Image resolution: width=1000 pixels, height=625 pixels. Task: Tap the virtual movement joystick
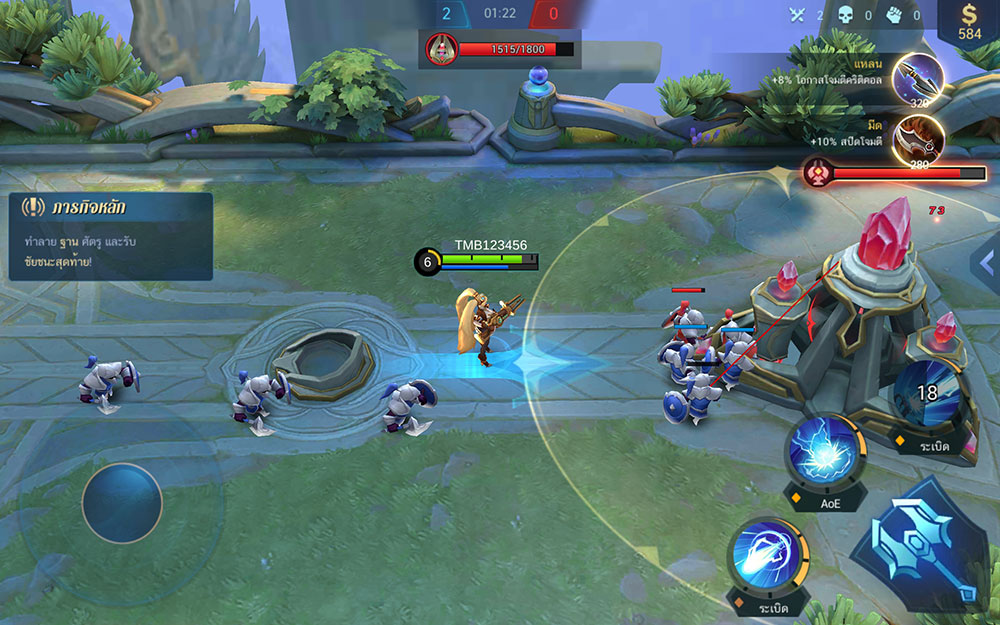(122, 503)
